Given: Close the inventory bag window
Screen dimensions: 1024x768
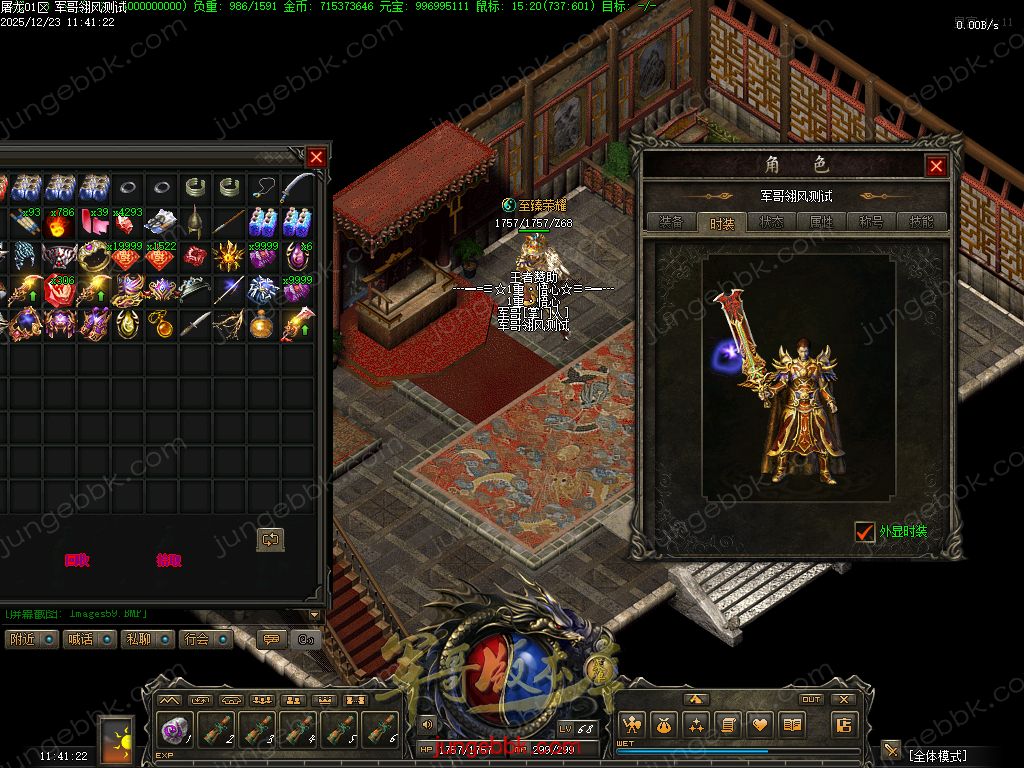Looking at the screenshot, I should [316, 157].
